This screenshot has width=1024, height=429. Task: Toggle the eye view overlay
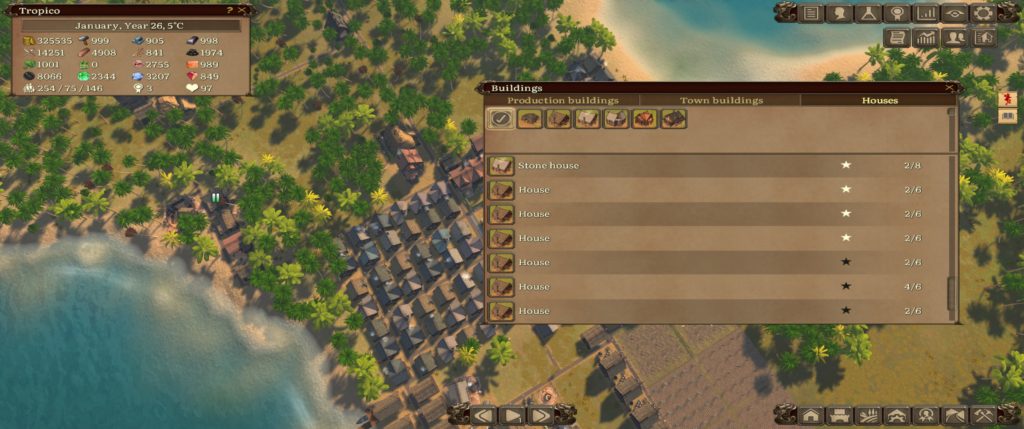click(x=955, y=13)
